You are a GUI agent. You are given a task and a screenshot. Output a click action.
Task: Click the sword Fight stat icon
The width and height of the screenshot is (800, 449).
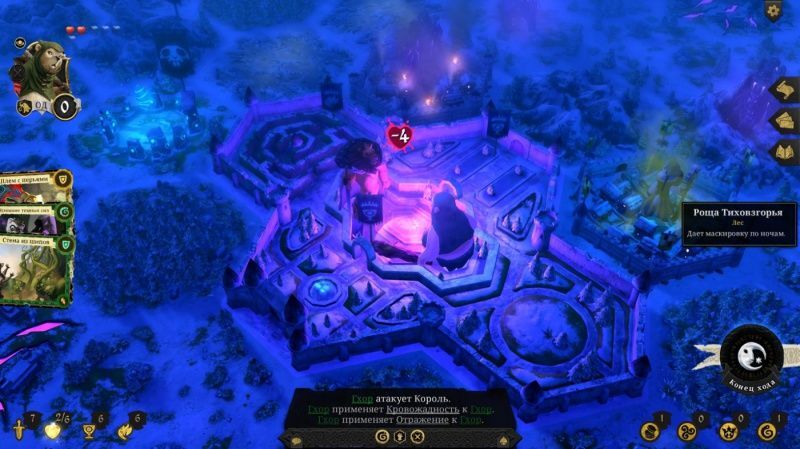[17, 430]
